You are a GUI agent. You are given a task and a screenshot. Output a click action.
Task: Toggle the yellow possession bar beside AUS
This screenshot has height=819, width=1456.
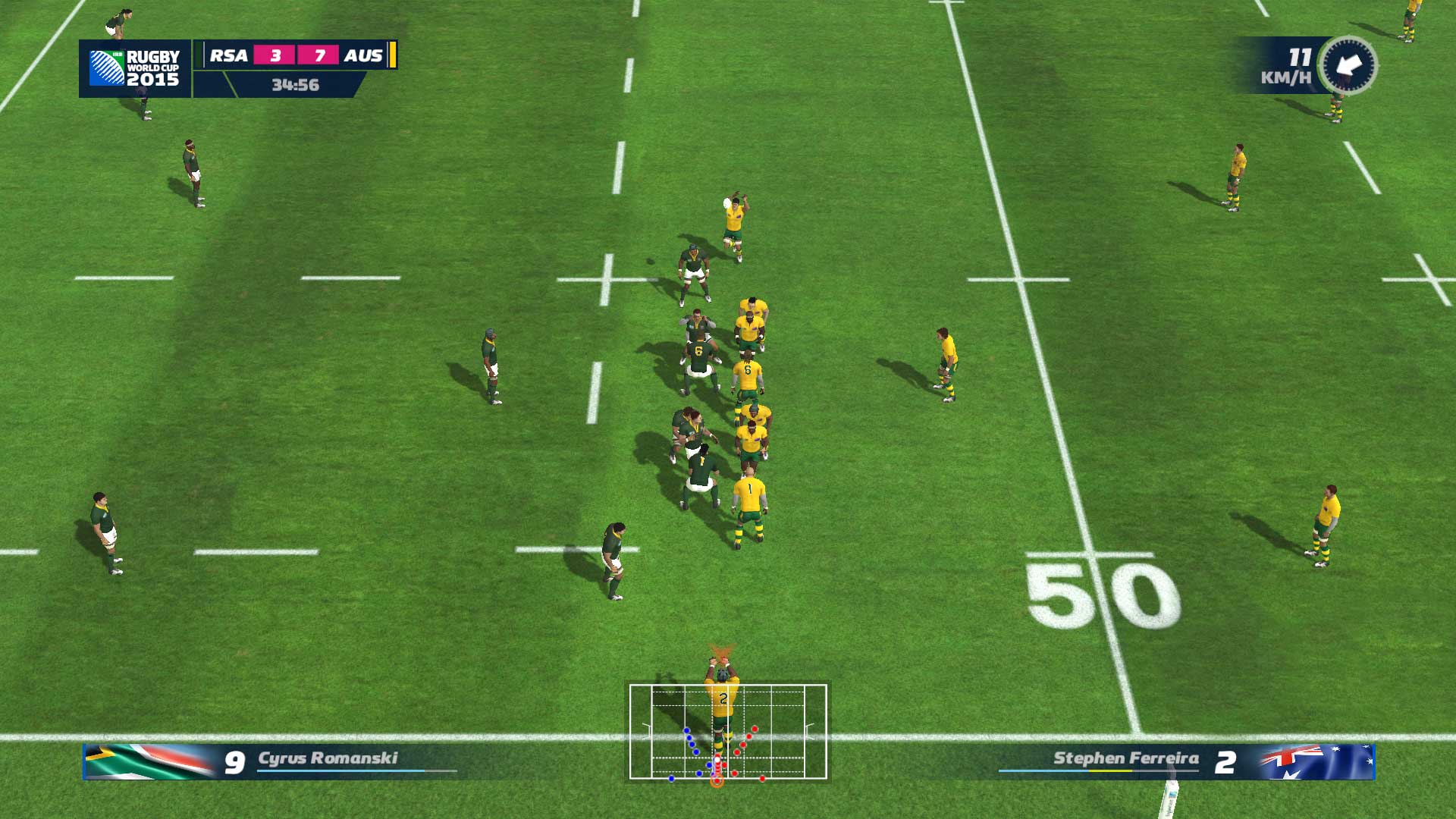coord(392,55)
